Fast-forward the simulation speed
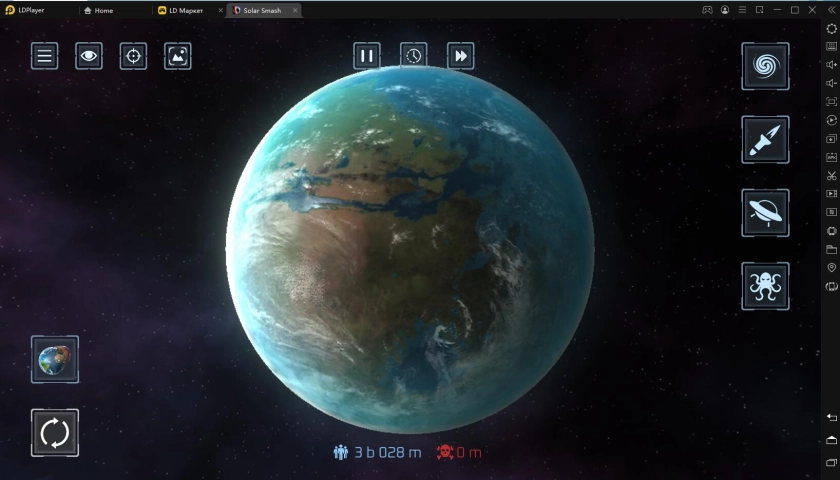 click(460, 56)
